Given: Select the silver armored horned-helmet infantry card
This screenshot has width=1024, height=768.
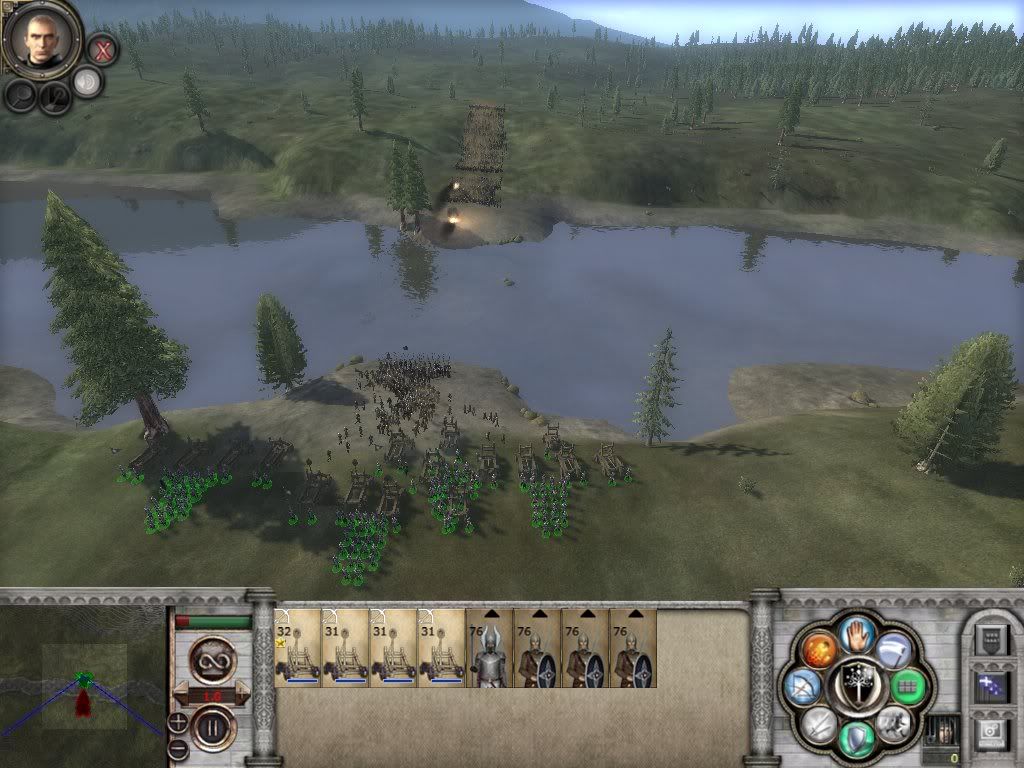Looking at the screenshot, I should click(489, 648).
